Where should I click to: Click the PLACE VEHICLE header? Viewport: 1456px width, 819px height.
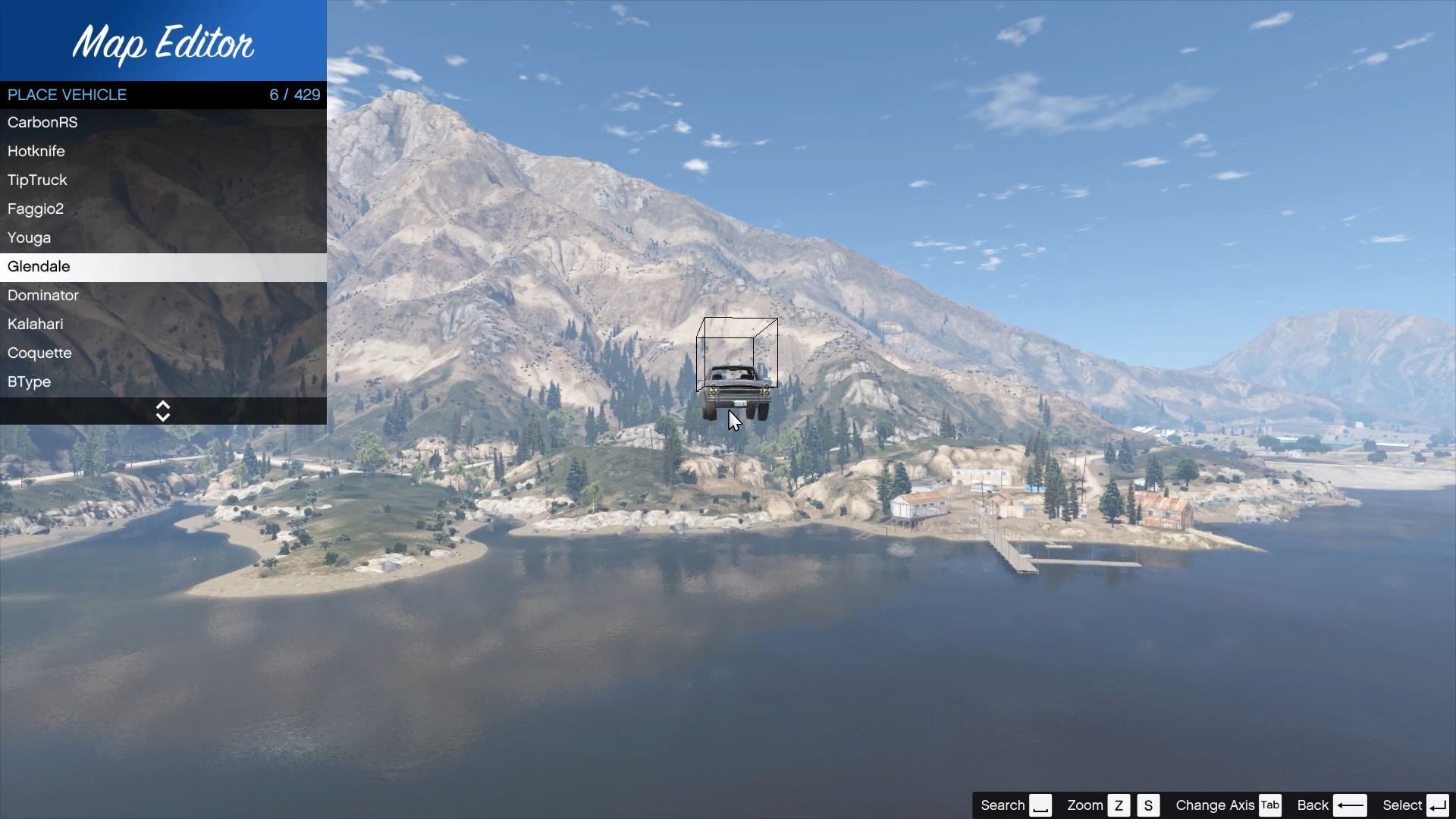[x=67, y=95]
